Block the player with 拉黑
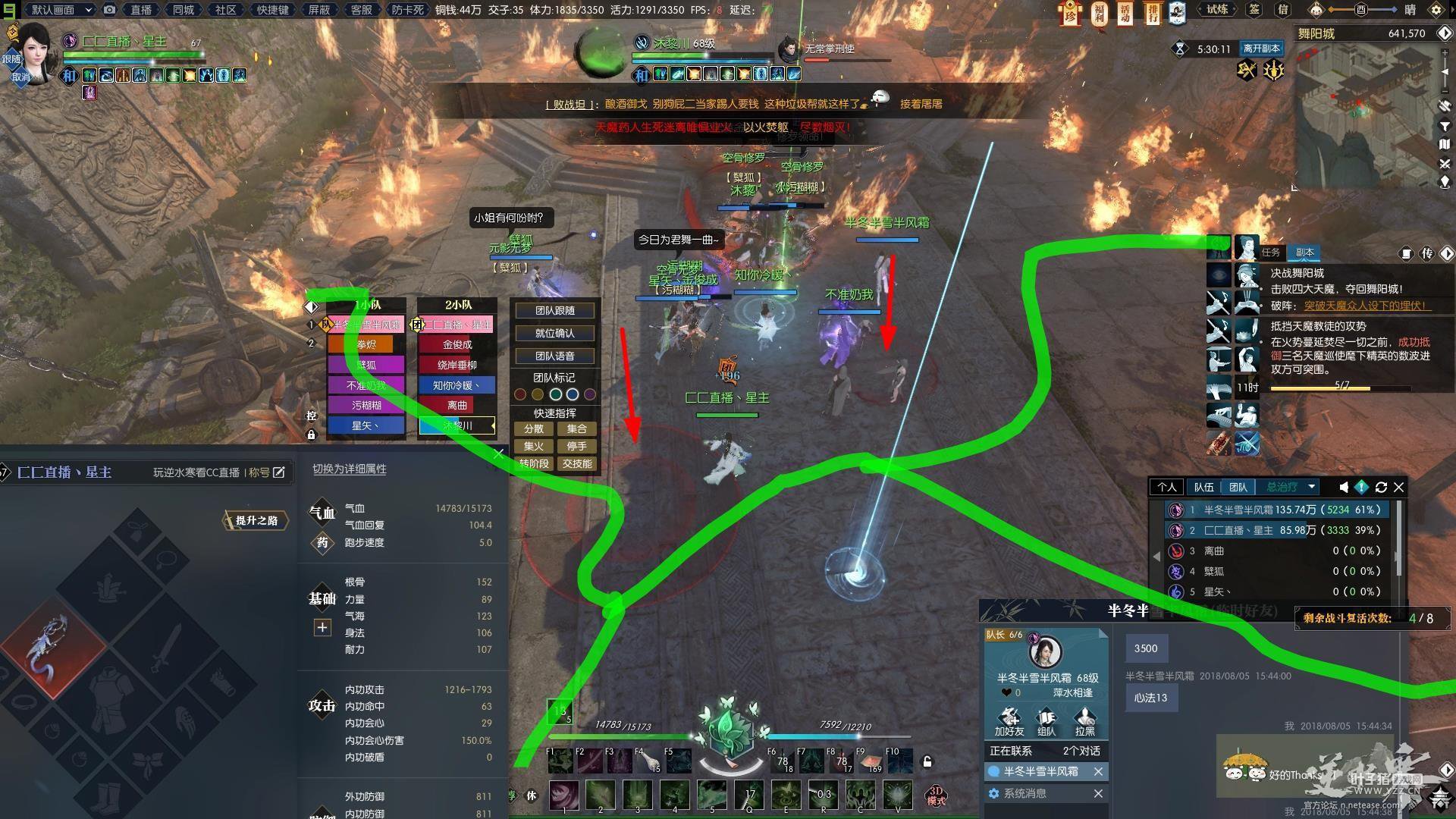Image resolution: width=1456 pixels, height=819 pixels. (x=1084, y=722)
